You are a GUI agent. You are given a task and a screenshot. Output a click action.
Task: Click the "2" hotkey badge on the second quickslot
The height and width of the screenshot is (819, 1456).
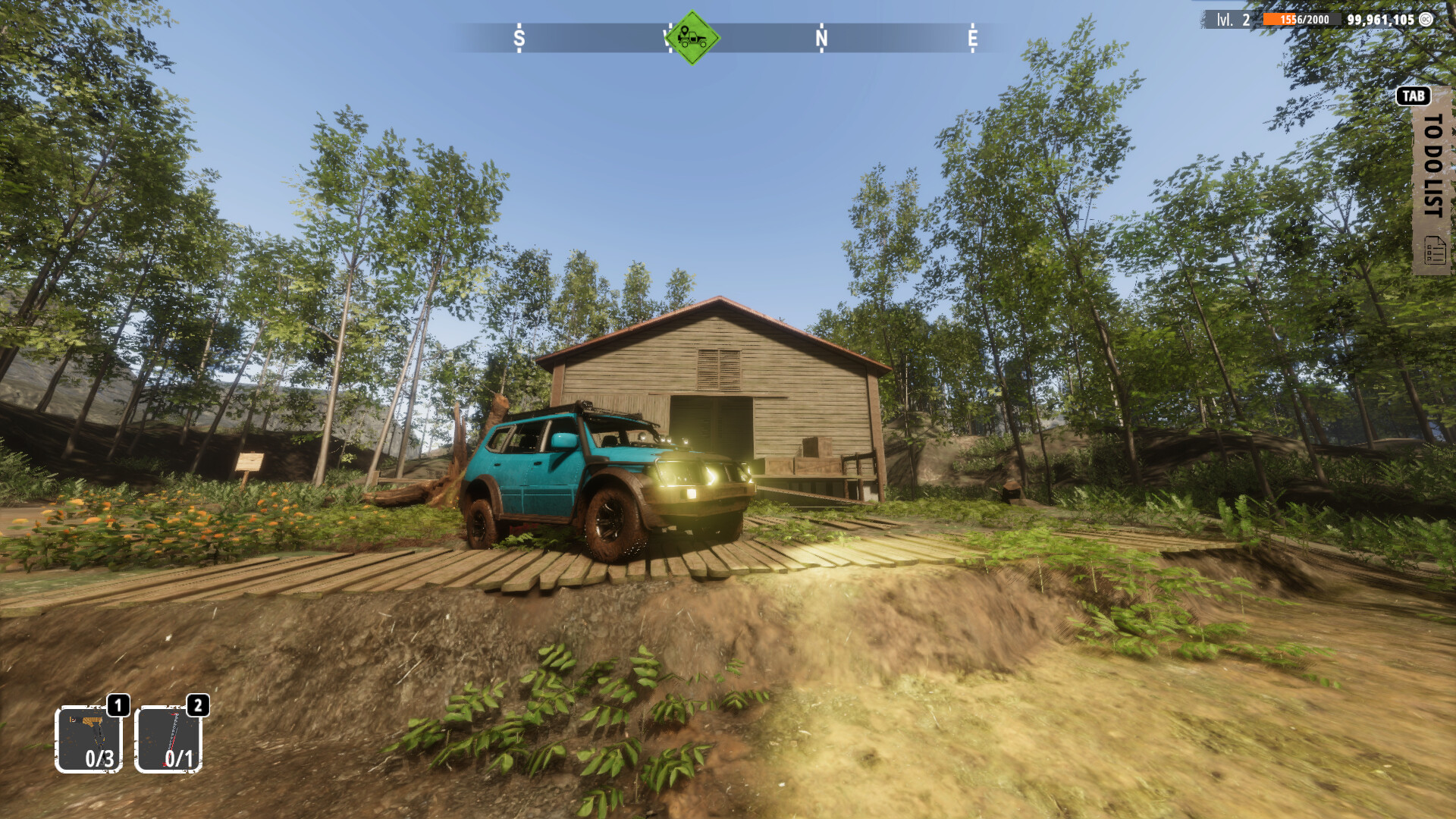198,707
